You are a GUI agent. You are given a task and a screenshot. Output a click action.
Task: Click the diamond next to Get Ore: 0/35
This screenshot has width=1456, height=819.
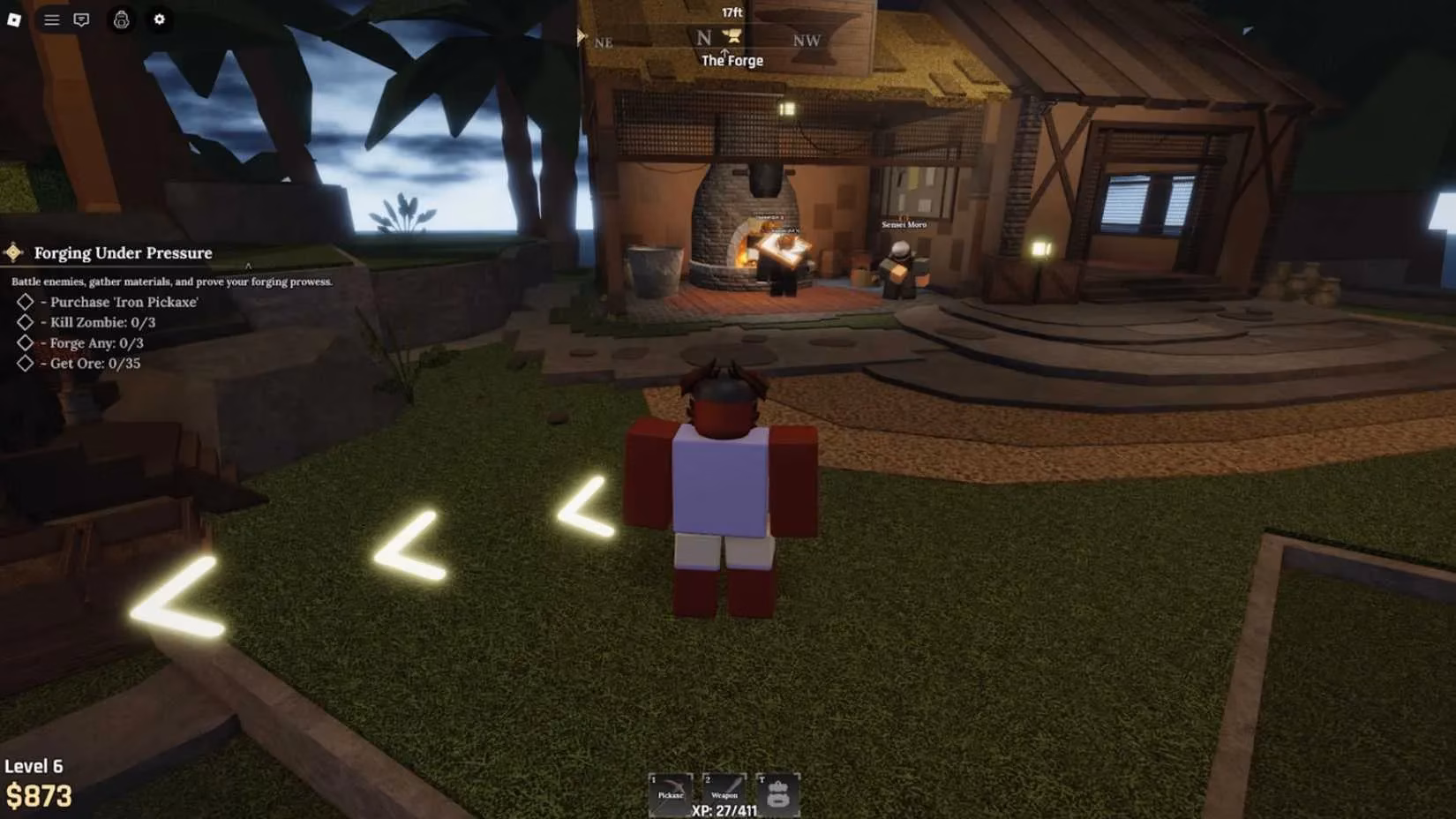click(25, 363)
